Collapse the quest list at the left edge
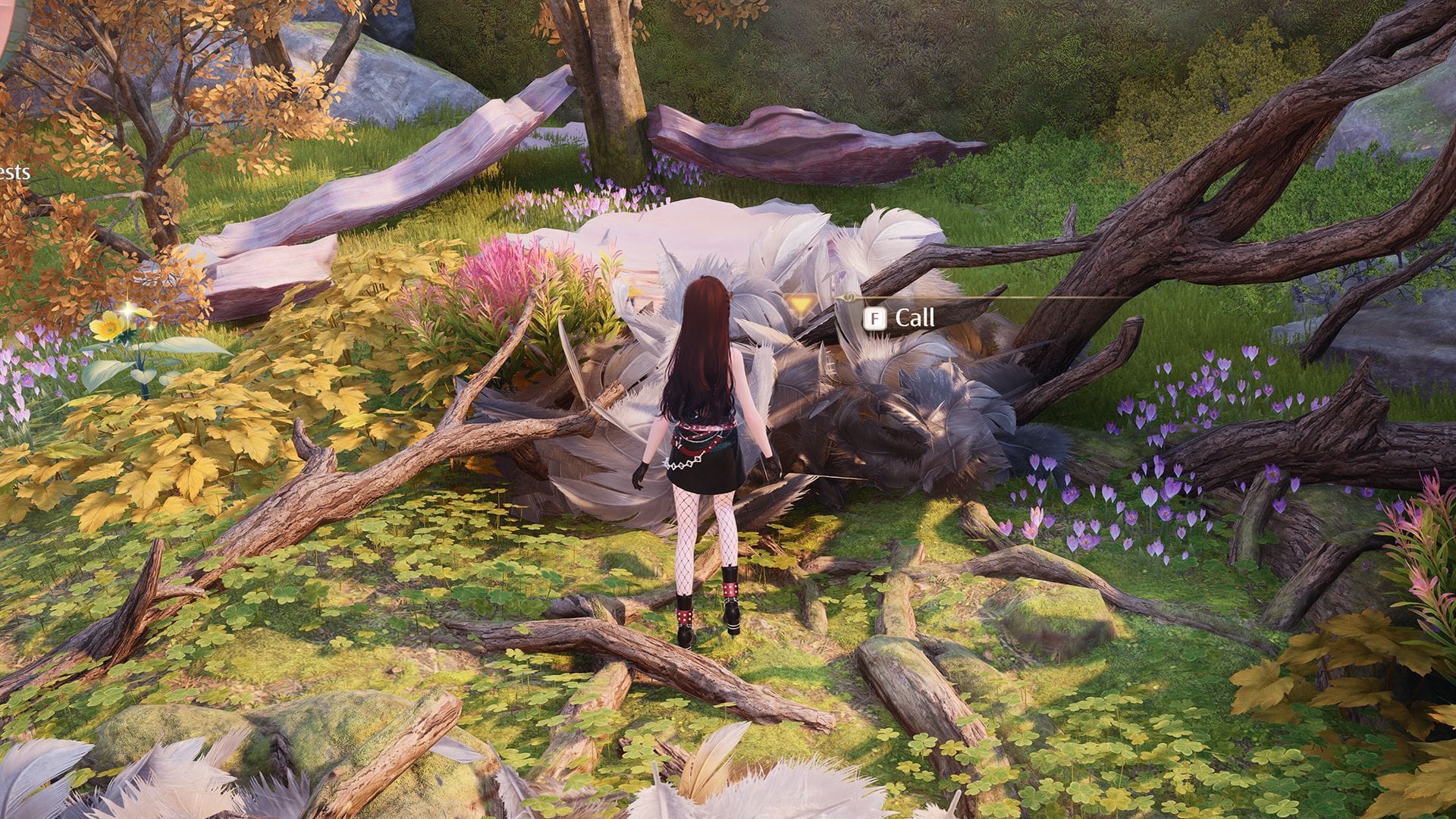This screenshot has height=819, width=1456. click(x=15, y=172)
